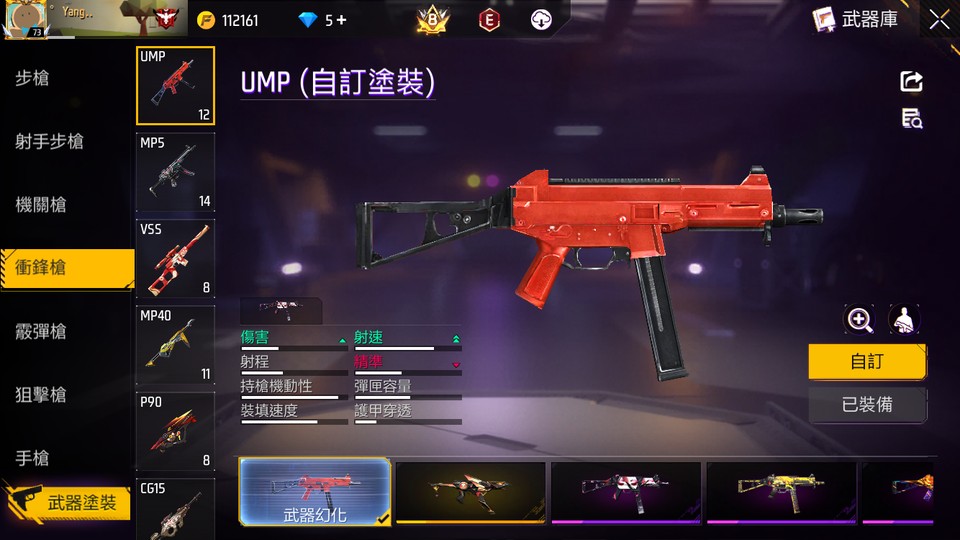Screen dimensions: 960x540
Task: Select the 武器幻化 skin tile
Action: click(x=314, y=492)
